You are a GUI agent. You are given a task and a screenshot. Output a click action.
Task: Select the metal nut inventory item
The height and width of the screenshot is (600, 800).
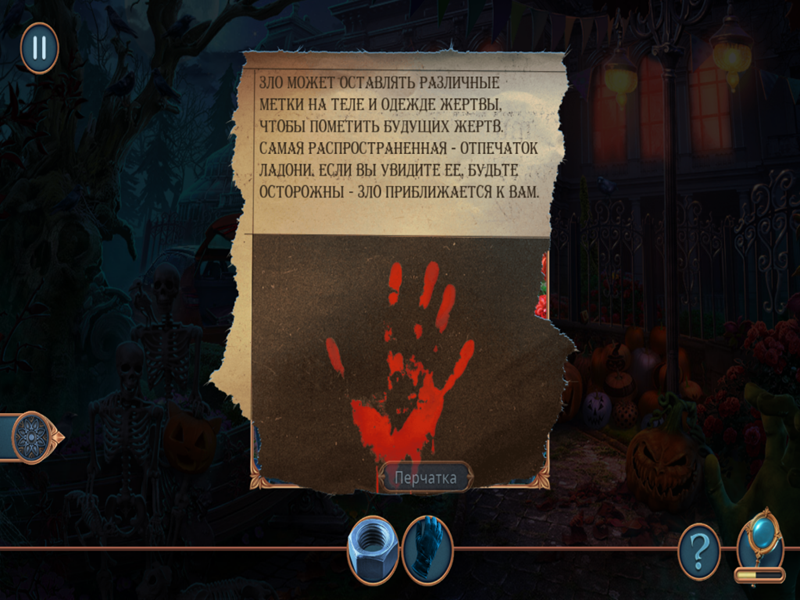tap(373, 550)
